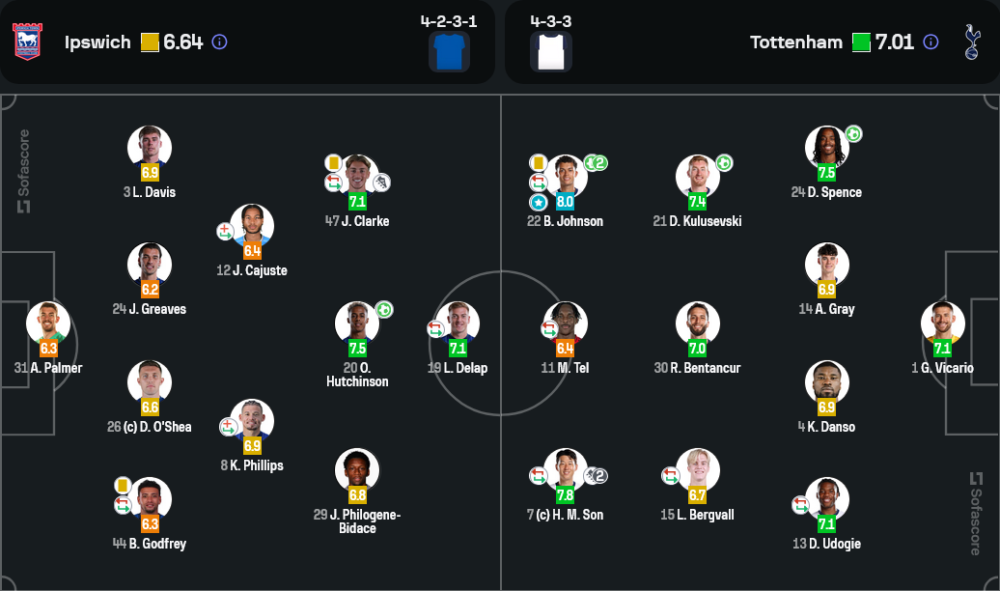Screen dimensions: 1000x591
Task: Select B. Godfrey's player avatar
Action: pyautogui.click(x=151, y=499)
